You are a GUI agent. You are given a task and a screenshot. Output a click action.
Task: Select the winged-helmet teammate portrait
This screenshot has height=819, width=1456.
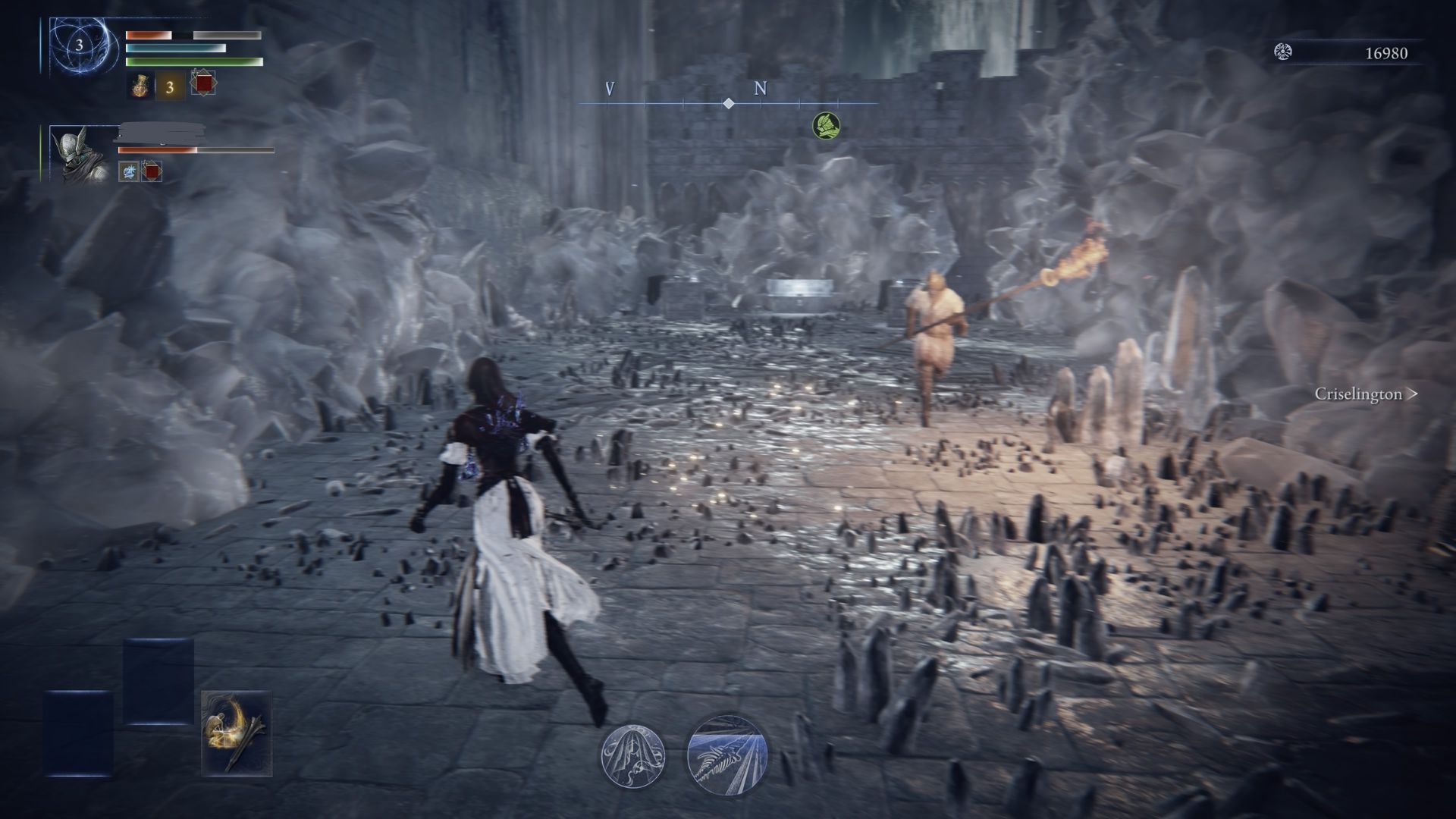79,155
